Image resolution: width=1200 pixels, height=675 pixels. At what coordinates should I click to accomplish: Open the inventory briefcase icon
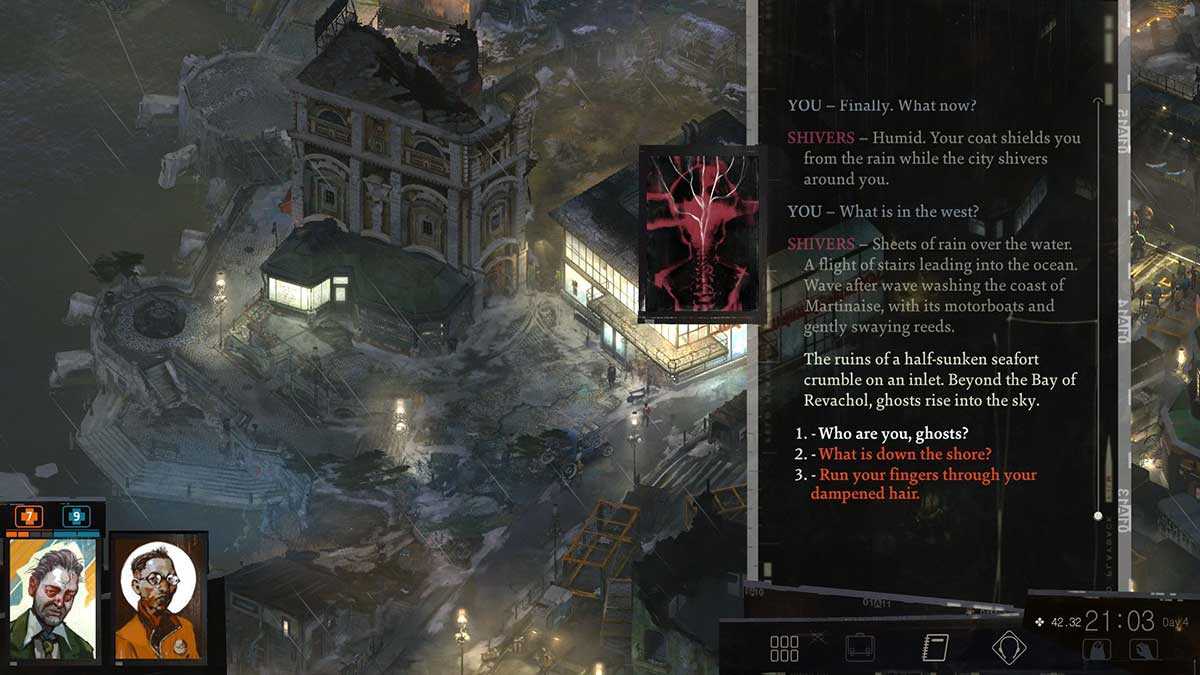point(859,648)
